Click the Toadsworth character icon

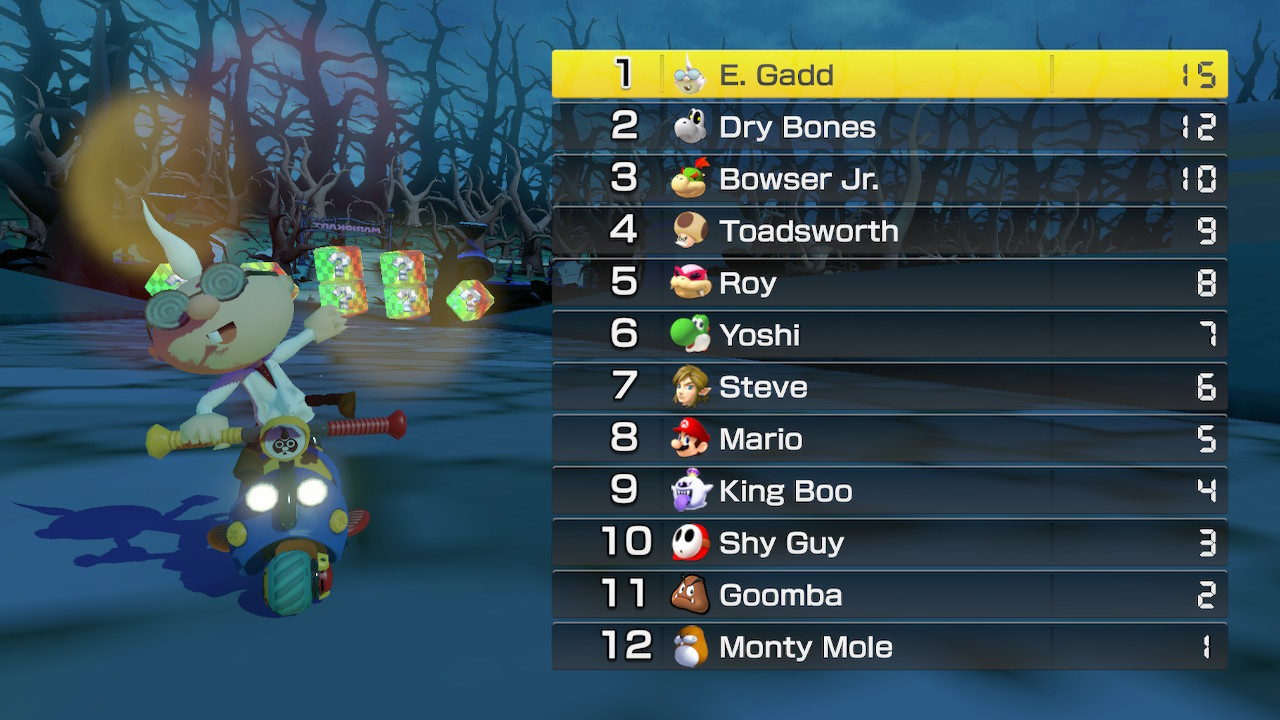coord(692,231)
